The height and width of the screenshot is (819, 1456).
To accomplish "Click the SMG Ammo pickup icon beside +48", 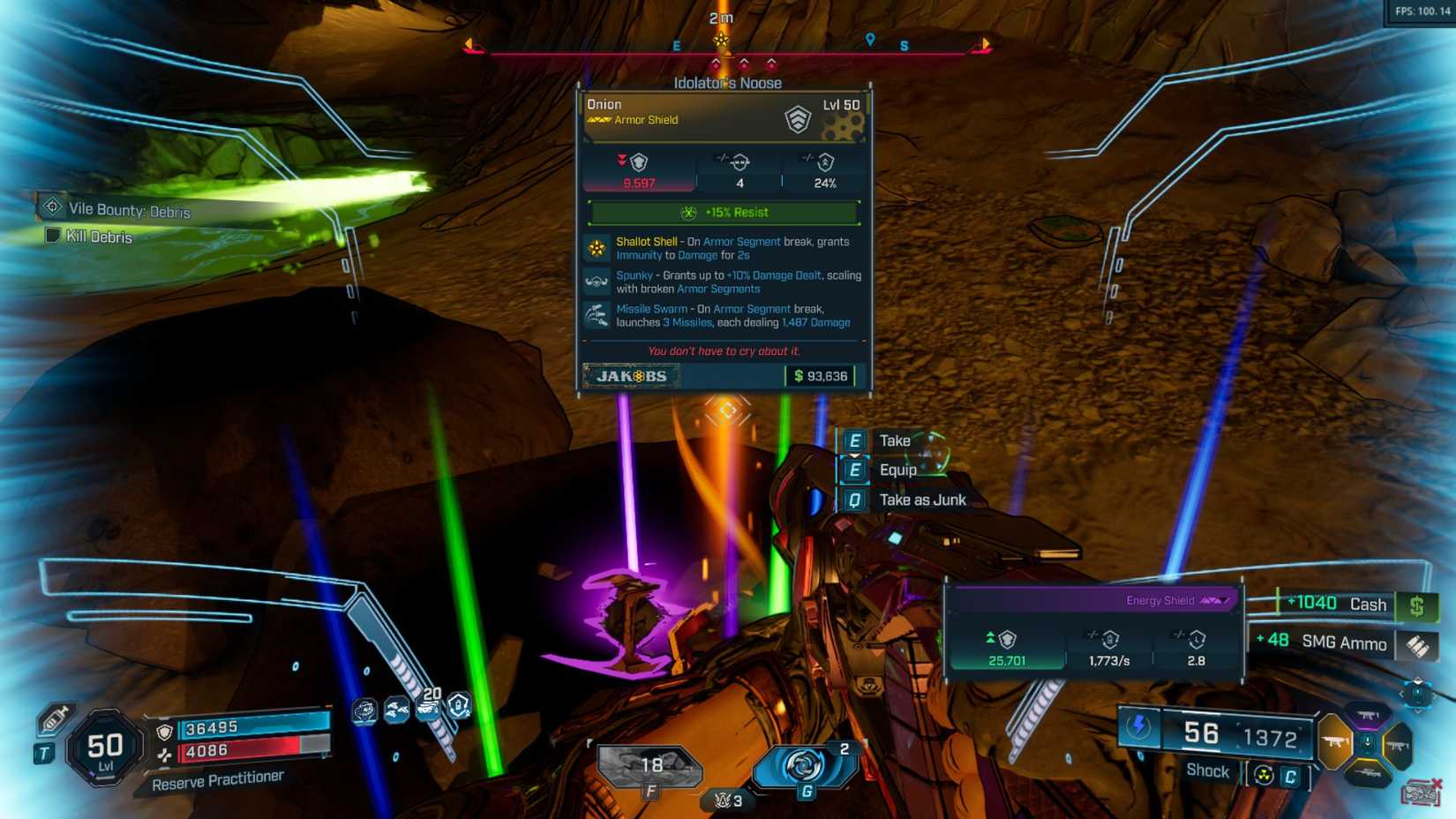I will tap(1417, 645).
